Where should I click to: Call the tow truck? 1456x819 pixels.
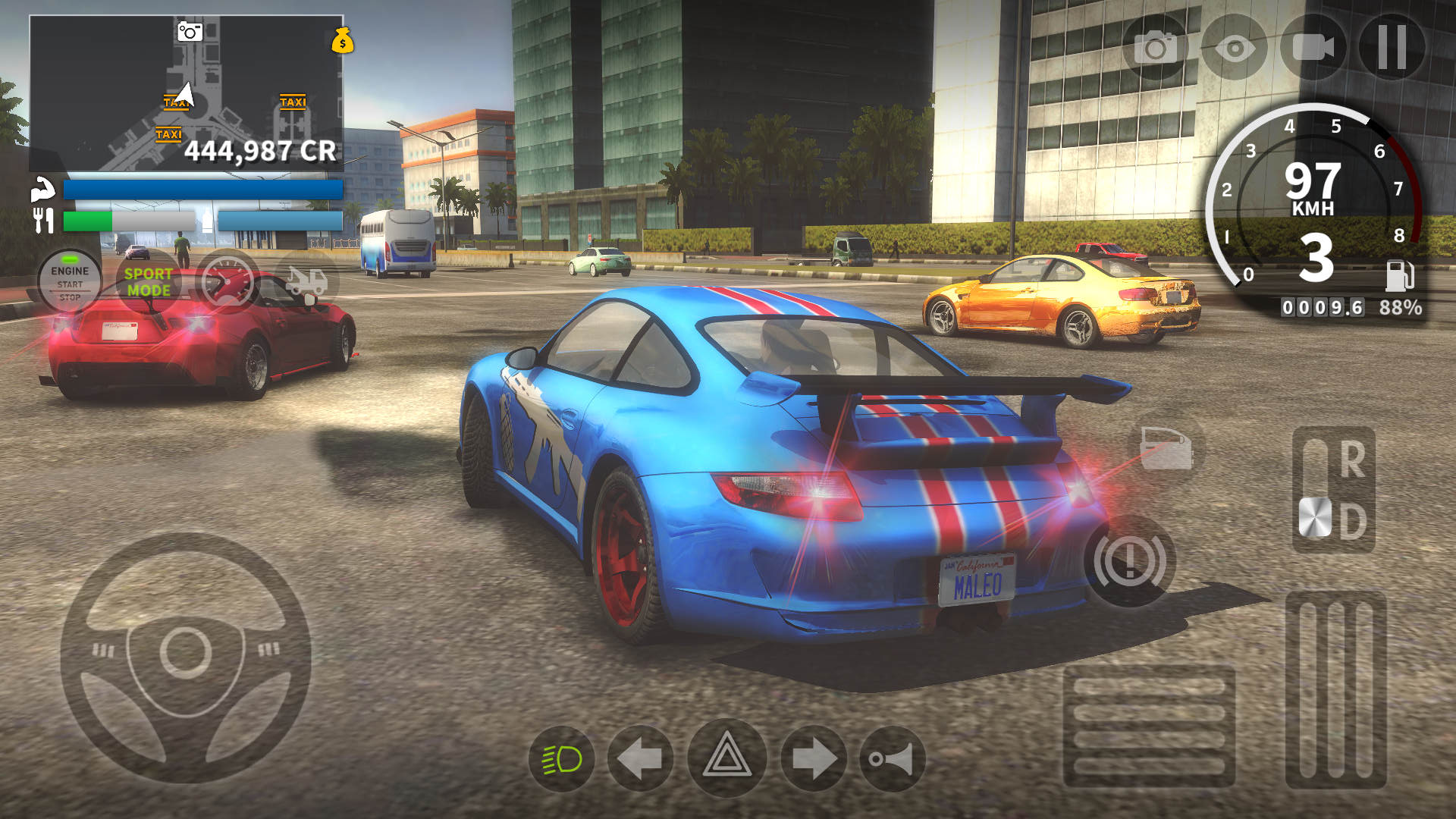point(306,281)
